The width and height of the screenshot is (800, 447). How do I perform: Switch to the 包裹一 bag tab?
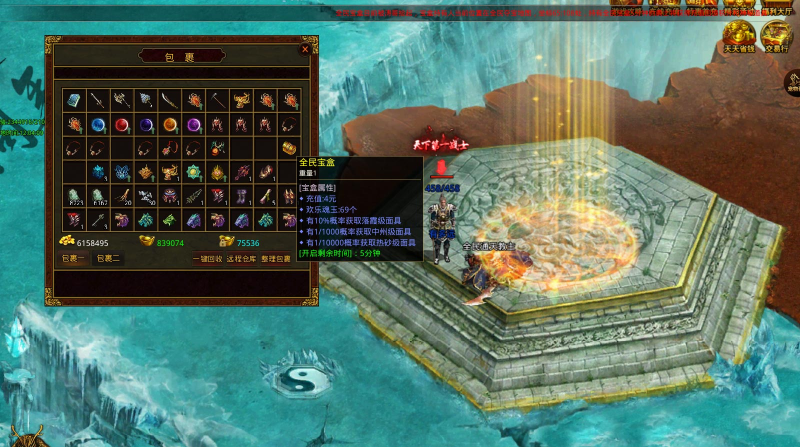pyautogui.click(x=73, y=258)
